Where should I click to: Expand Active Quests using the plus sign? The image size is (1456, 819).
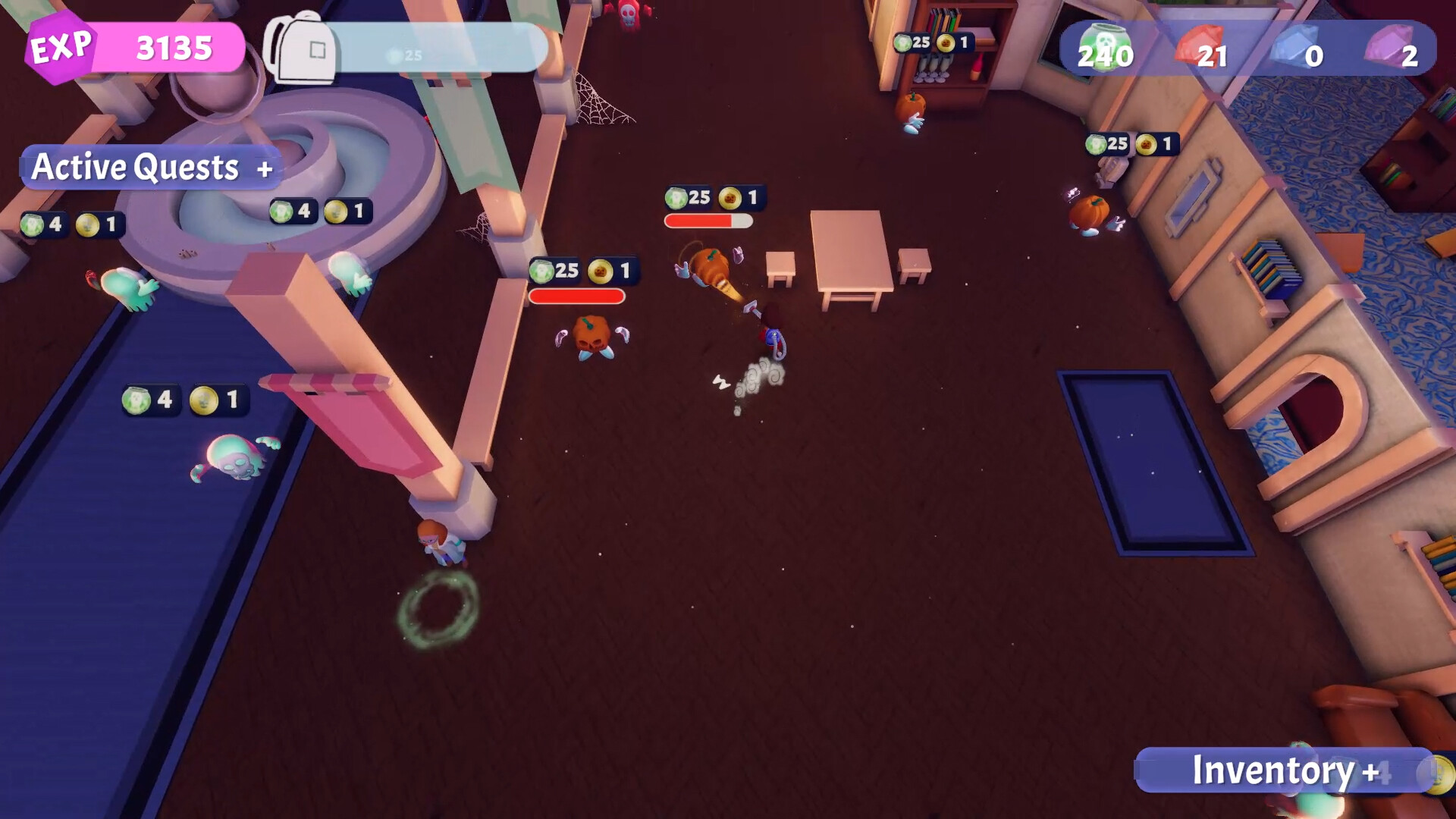tap(265, 168)
